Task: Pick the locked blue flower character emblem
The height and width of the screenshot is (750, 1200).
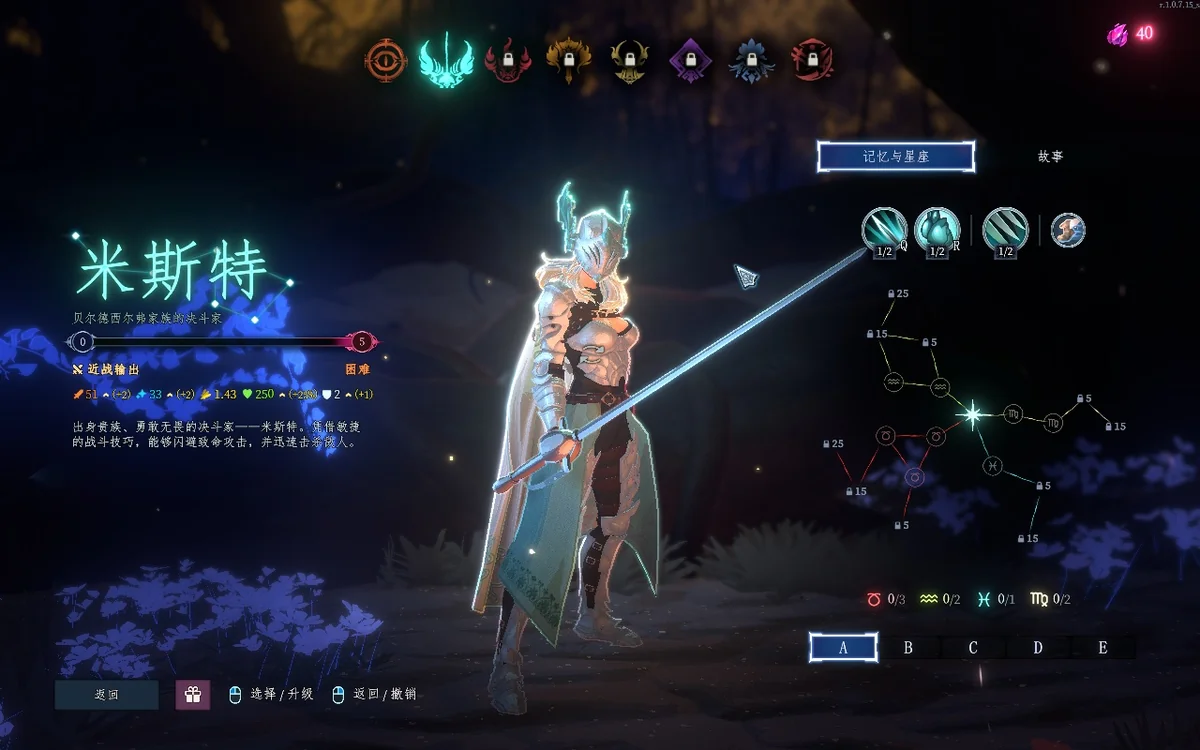Action: point(750,61)
